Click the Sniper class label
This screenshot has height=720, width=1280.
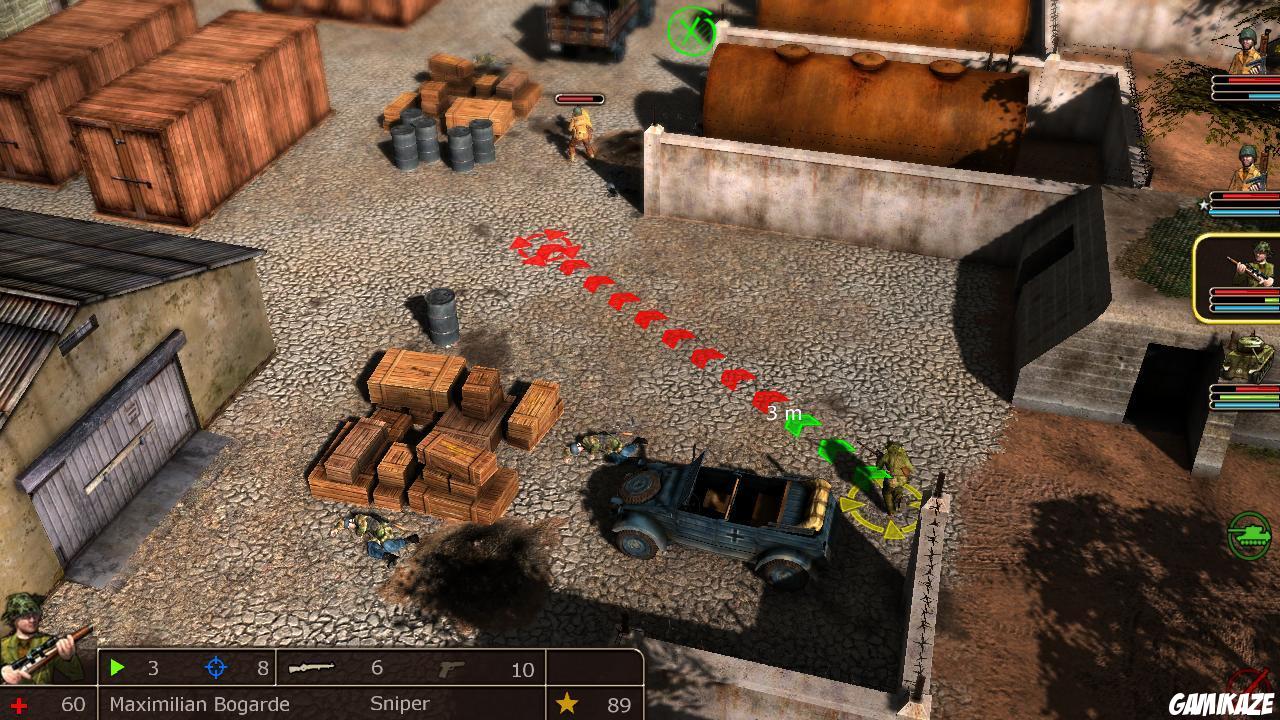tap(401, 703)
